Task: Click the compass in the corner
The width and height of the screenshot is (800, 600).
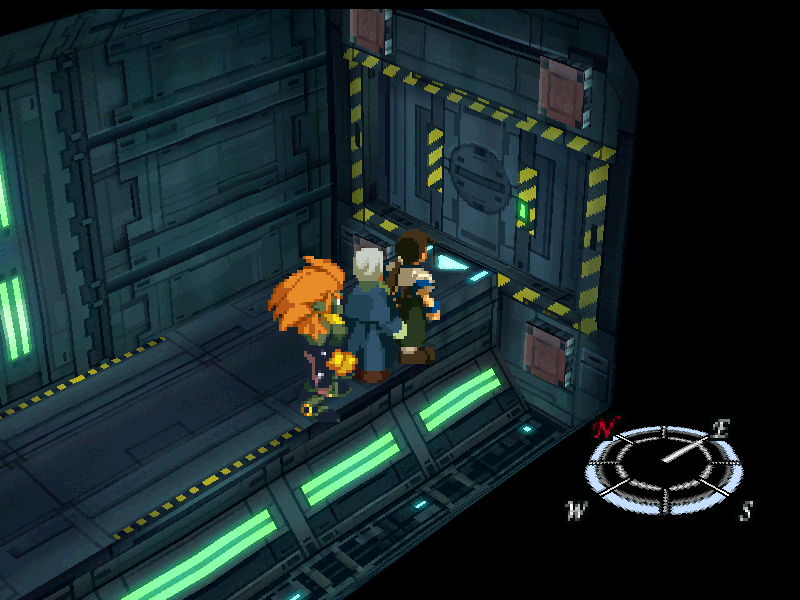Action: pyautogui.click(x=660, y=468)
